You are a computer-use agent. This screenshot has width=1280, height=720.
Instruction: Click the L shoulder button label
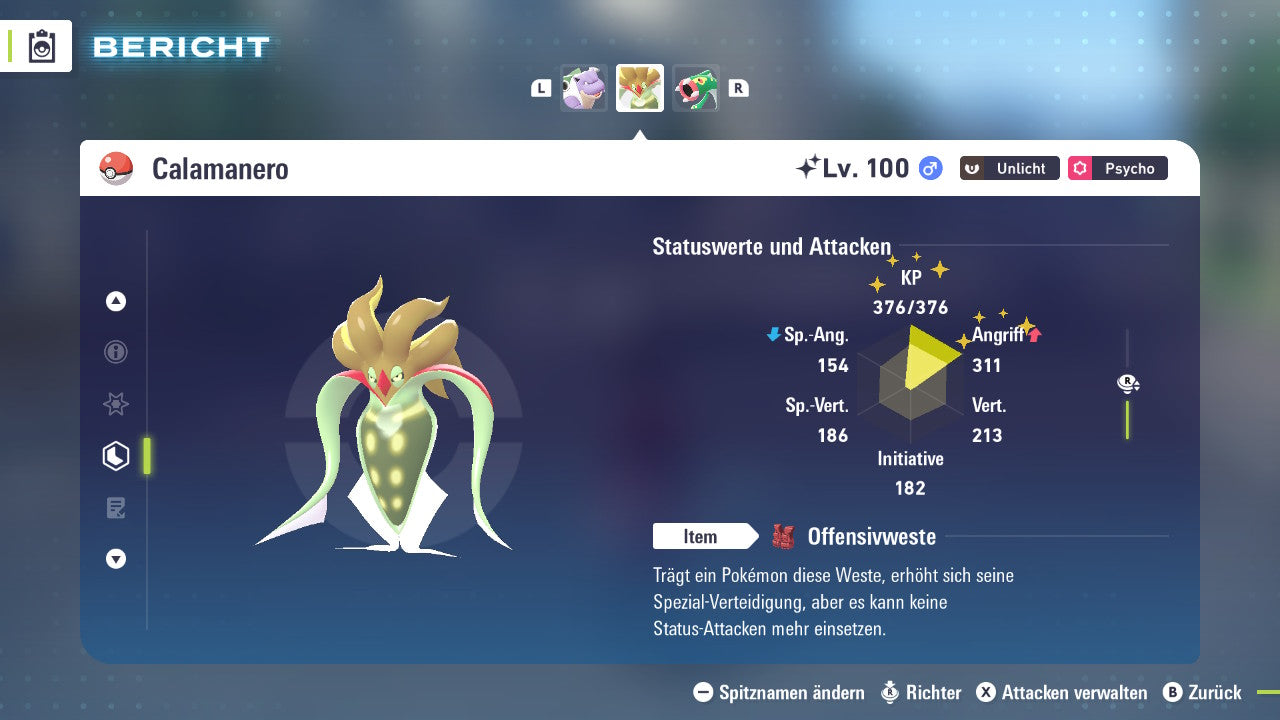(540, 87)
